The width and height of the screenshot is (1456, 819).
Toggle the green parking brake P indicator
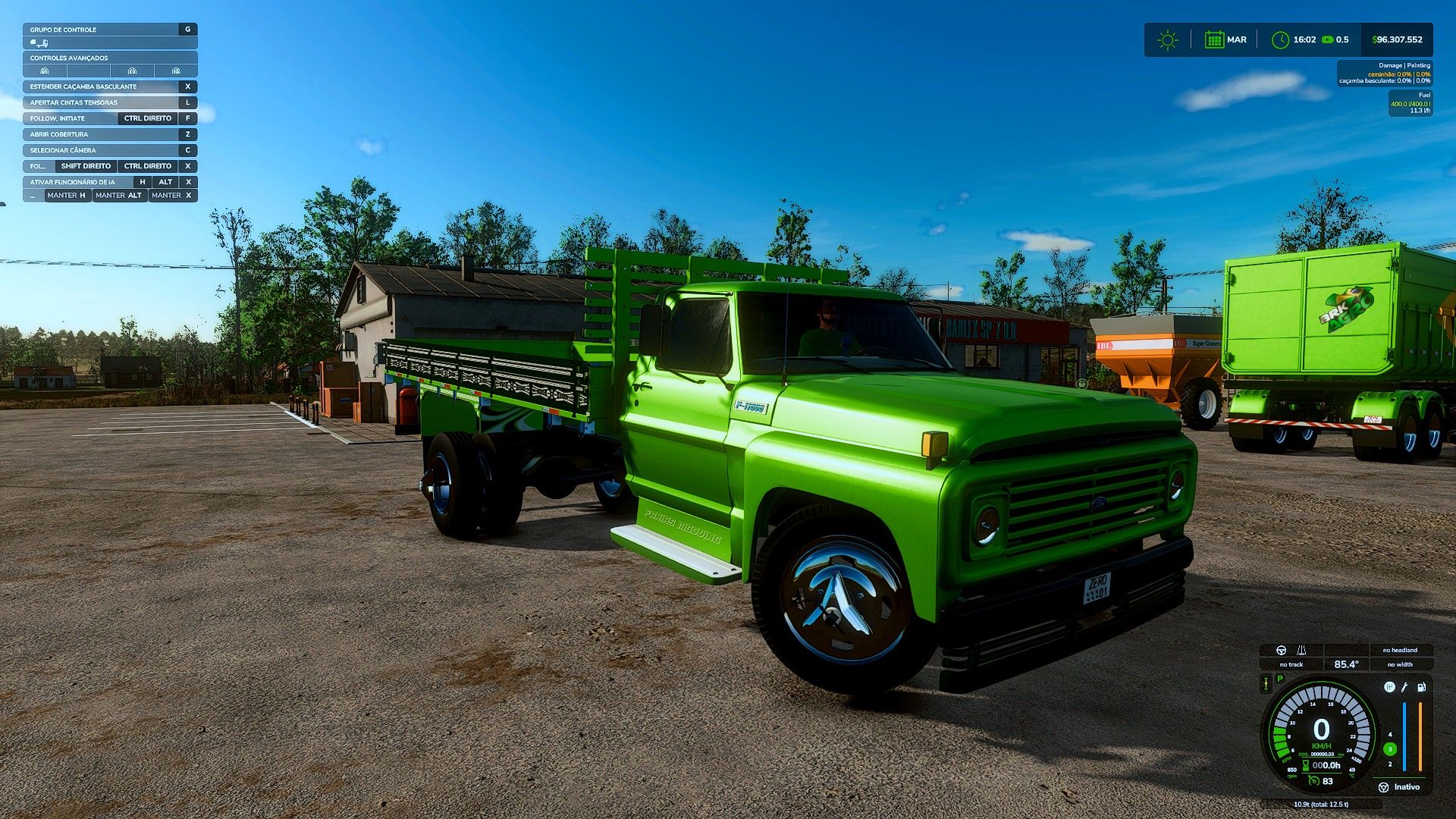(x=1280, y=679)
